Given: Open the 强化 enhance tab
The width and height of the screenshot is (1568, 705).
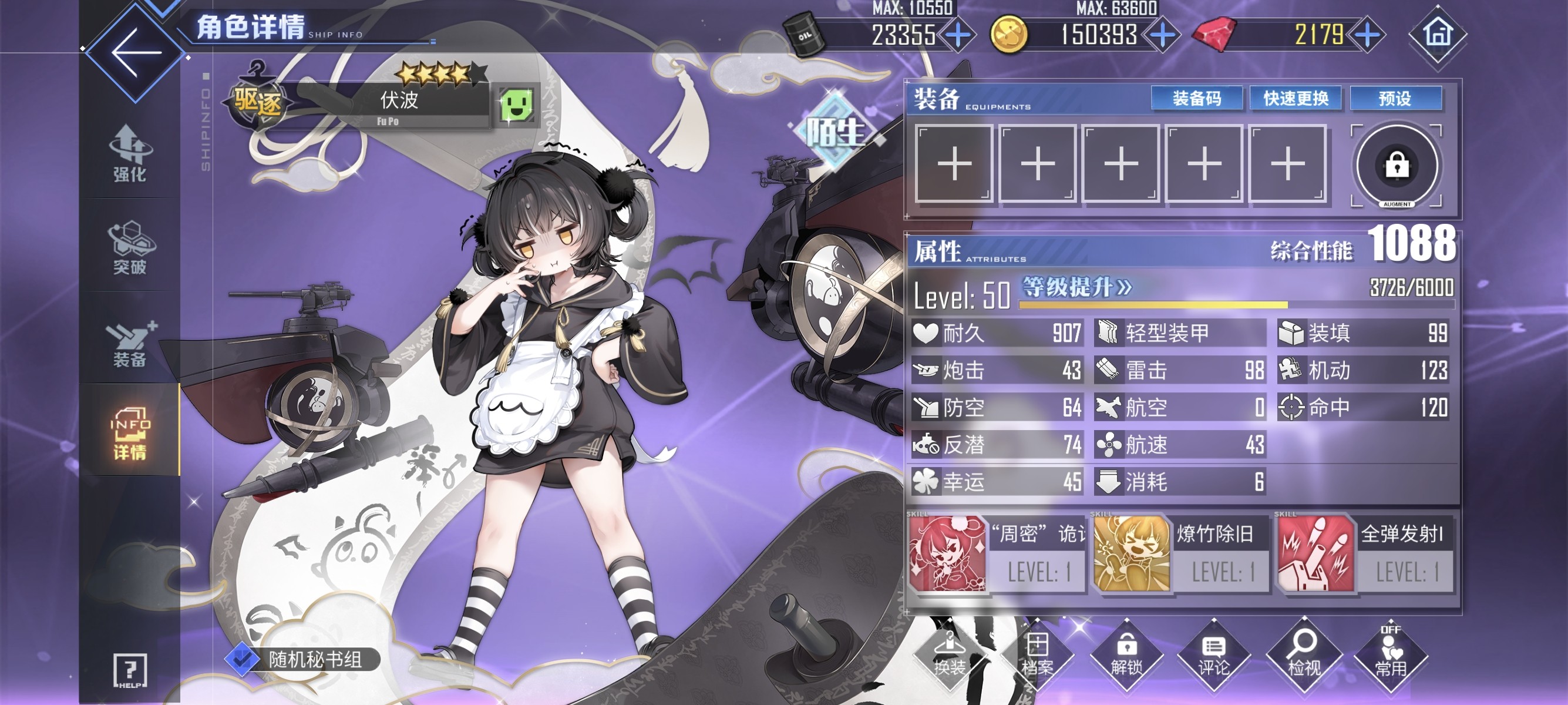Looking at the screenshot, I should click(130, 153).
